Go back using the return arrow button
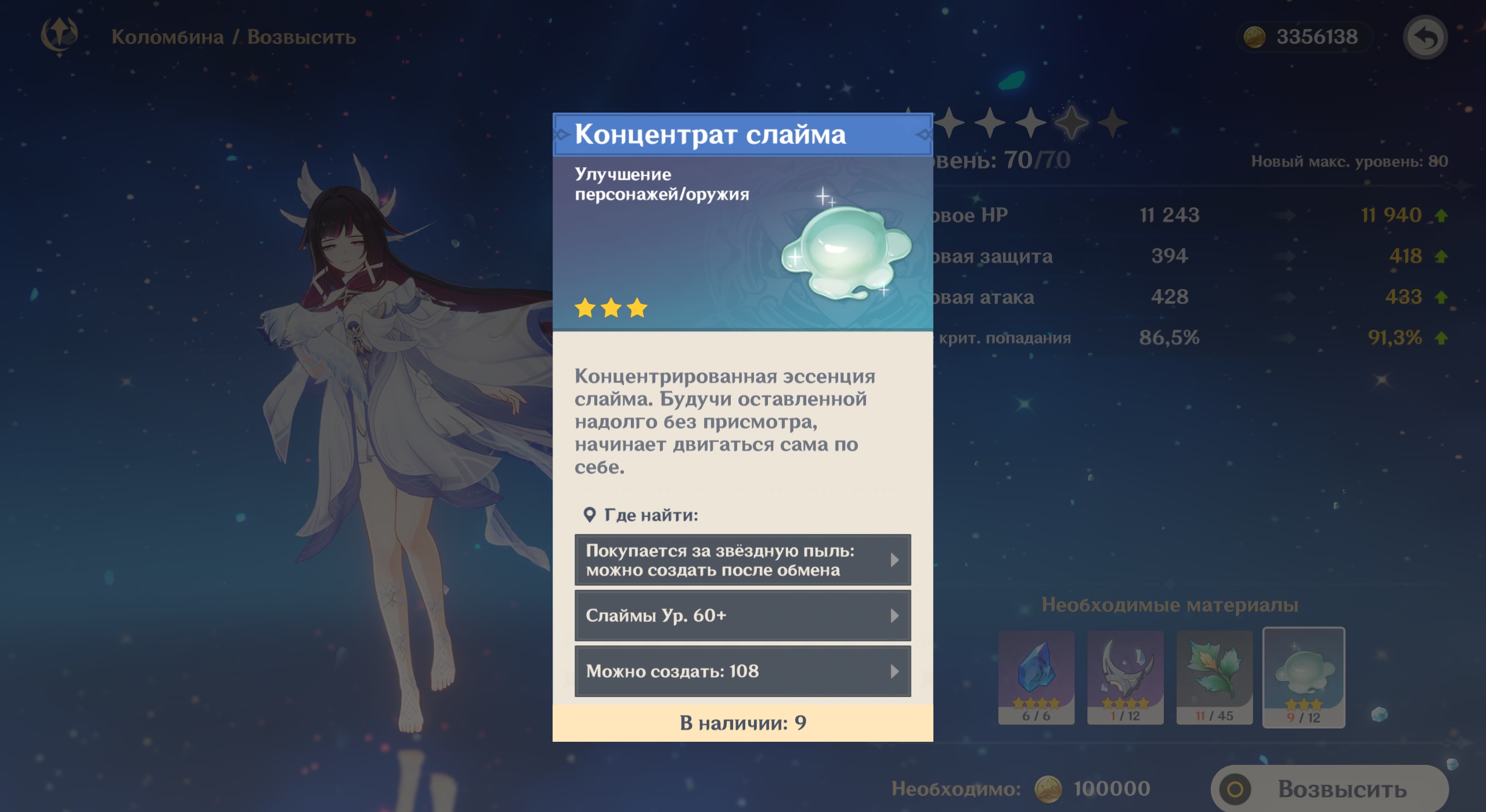This screenshot has height=812, width=1486. pos(1425,38)
